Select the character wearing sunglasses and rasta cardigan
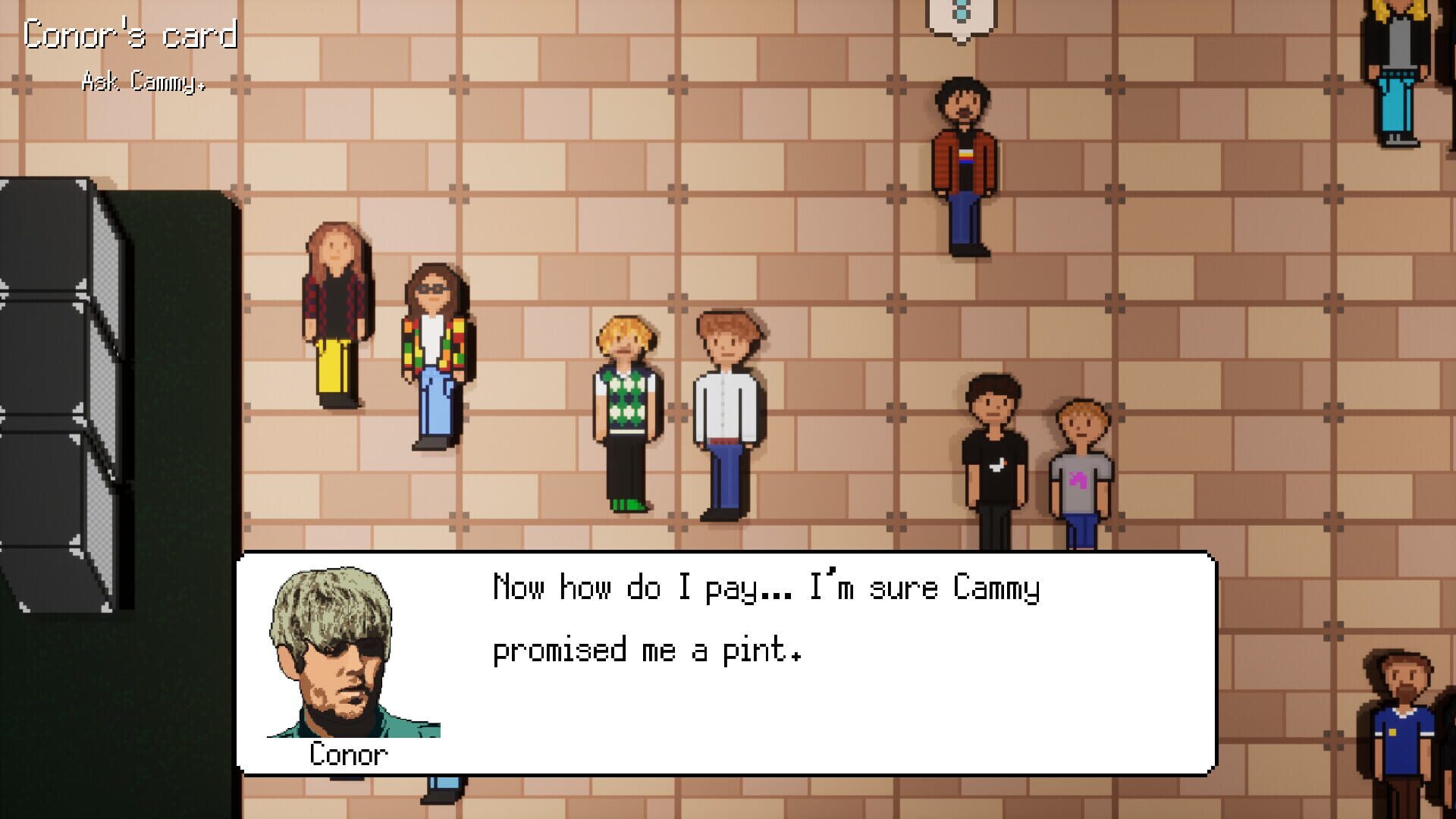Image resolution: width=1456 pixels, height=819 pixels. pyautogui.click(x=432, y=356)
